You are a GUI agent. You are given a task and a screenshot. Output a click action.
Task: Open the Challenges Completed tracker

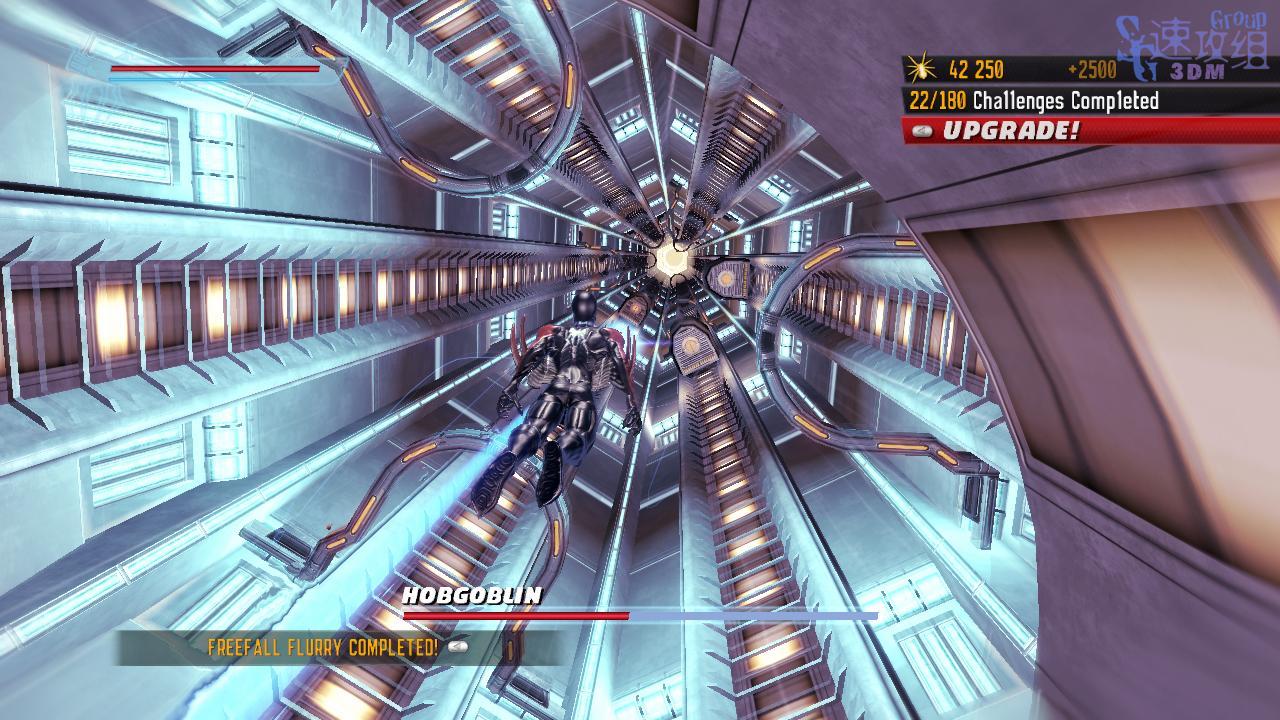(x=1033, y=101)
